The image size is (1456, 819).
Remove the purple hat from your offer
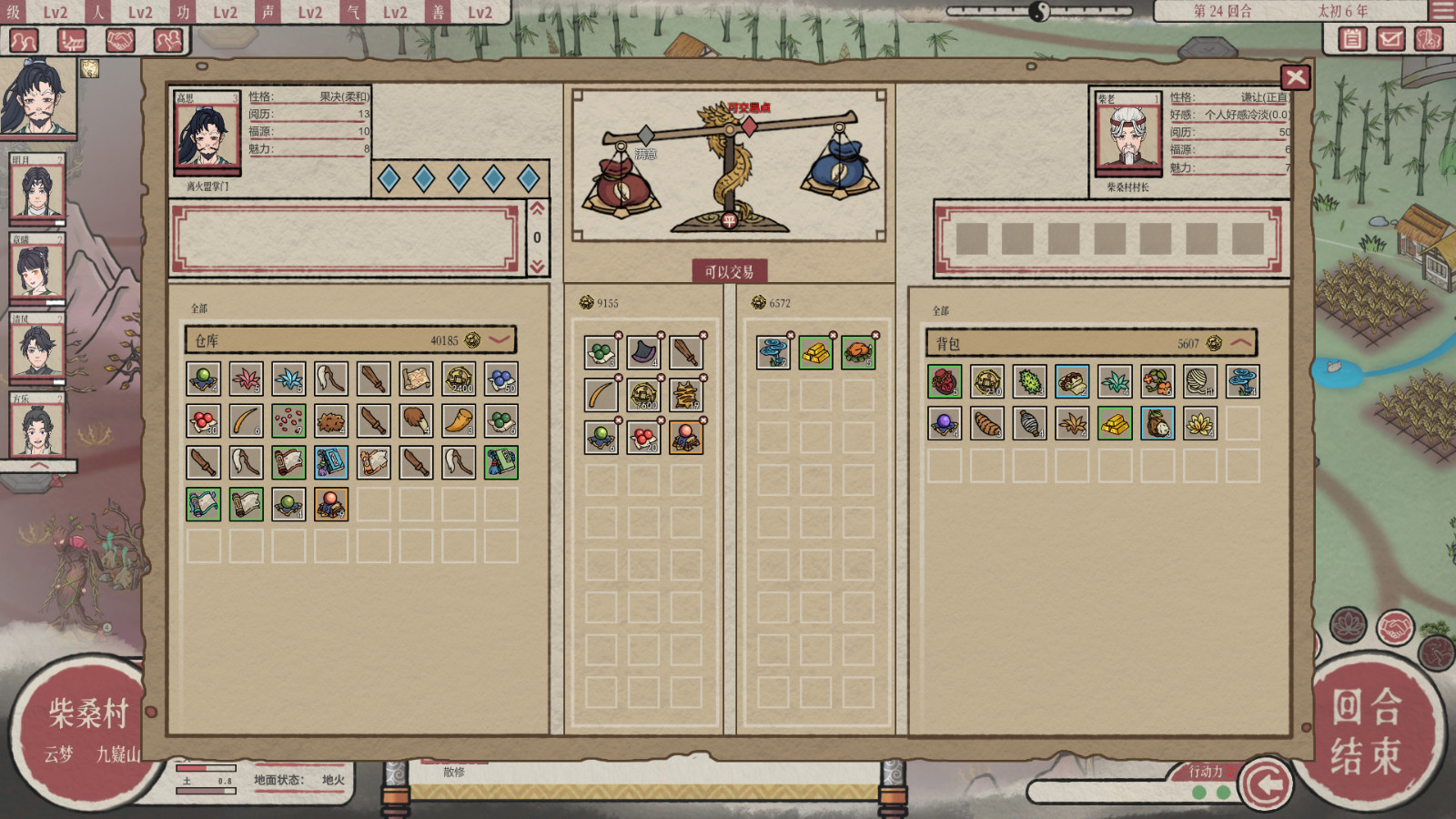661,336
